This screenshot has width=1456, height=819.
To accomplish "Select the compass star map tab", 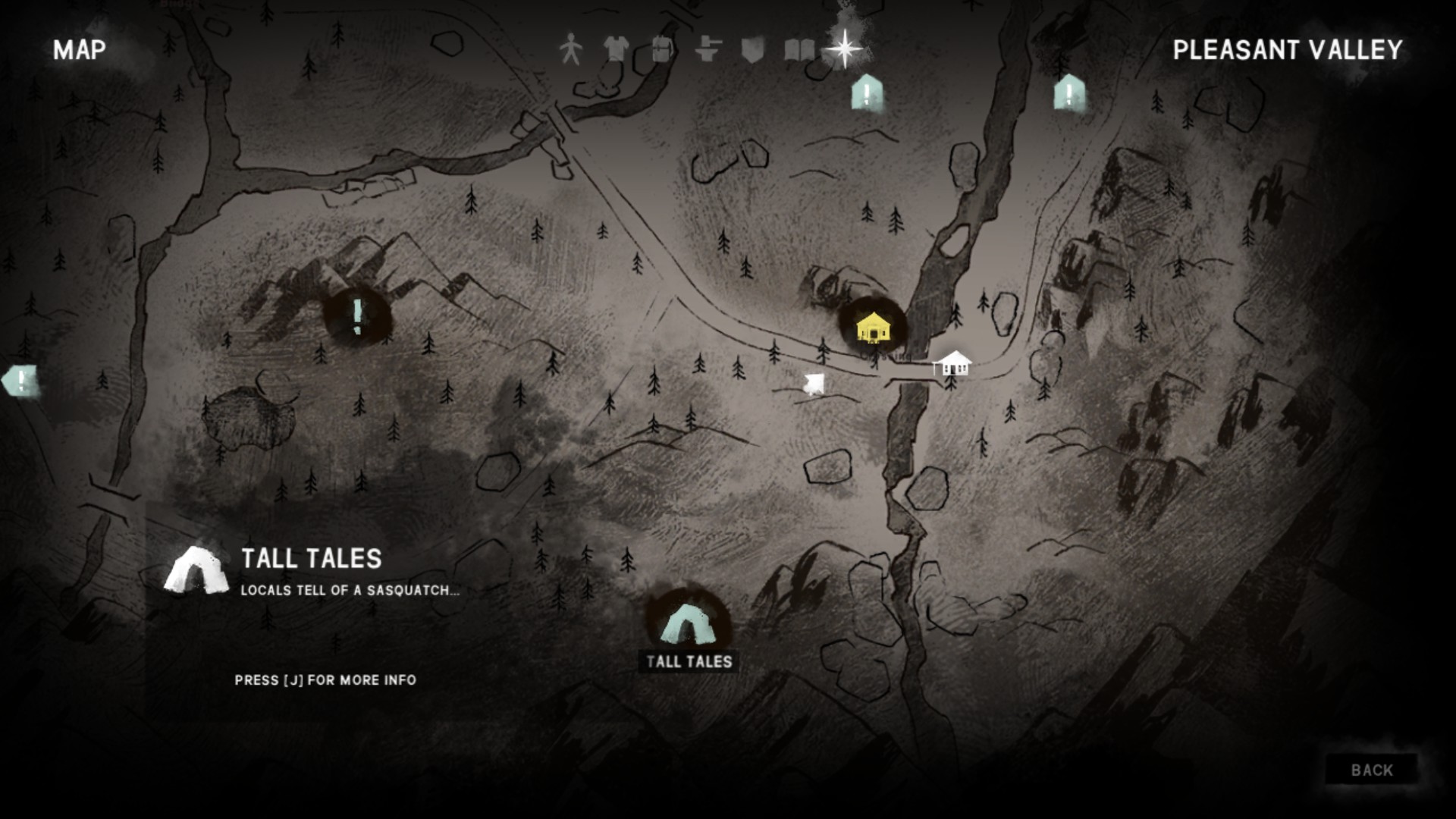I will [844, 49].
